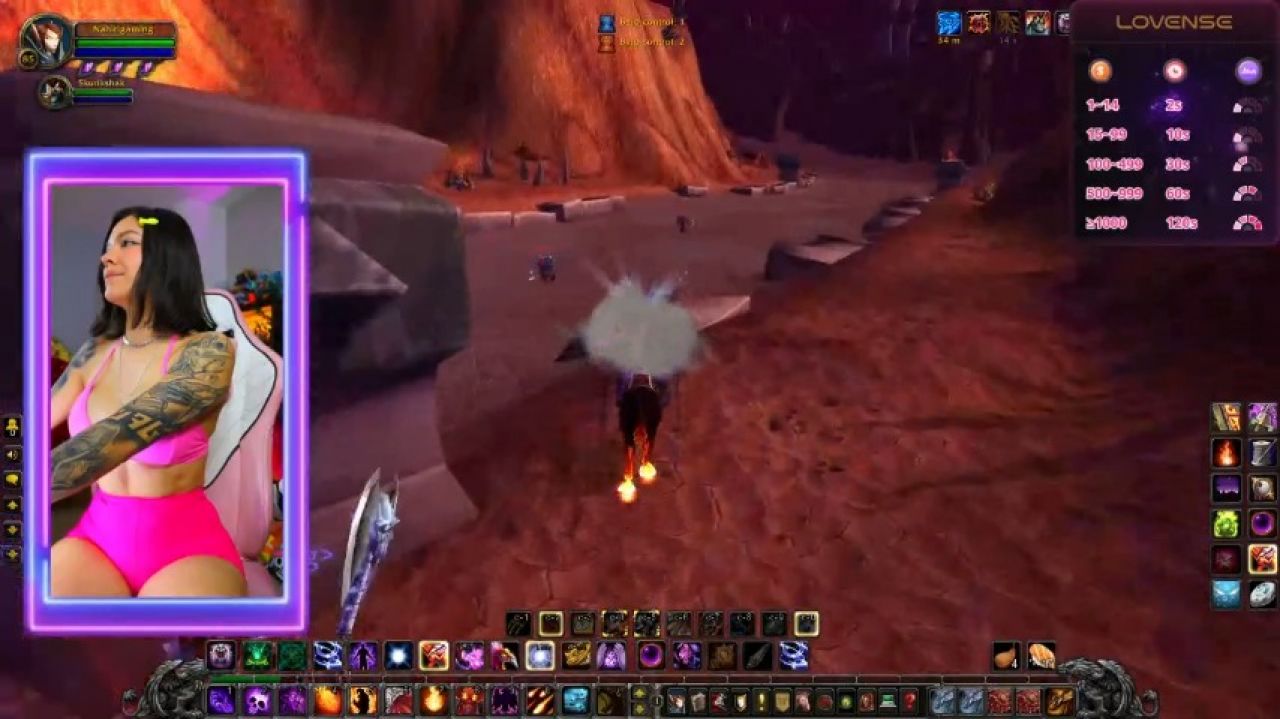This screenshot has width=1280, height=719.
Task: Use the green demon face ability
Action: (x=258, y=656)
